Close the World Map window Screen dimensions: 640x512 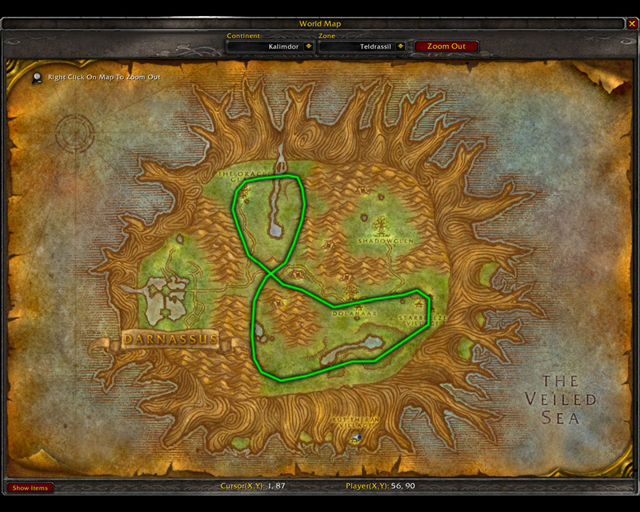(x=630, y=23)
